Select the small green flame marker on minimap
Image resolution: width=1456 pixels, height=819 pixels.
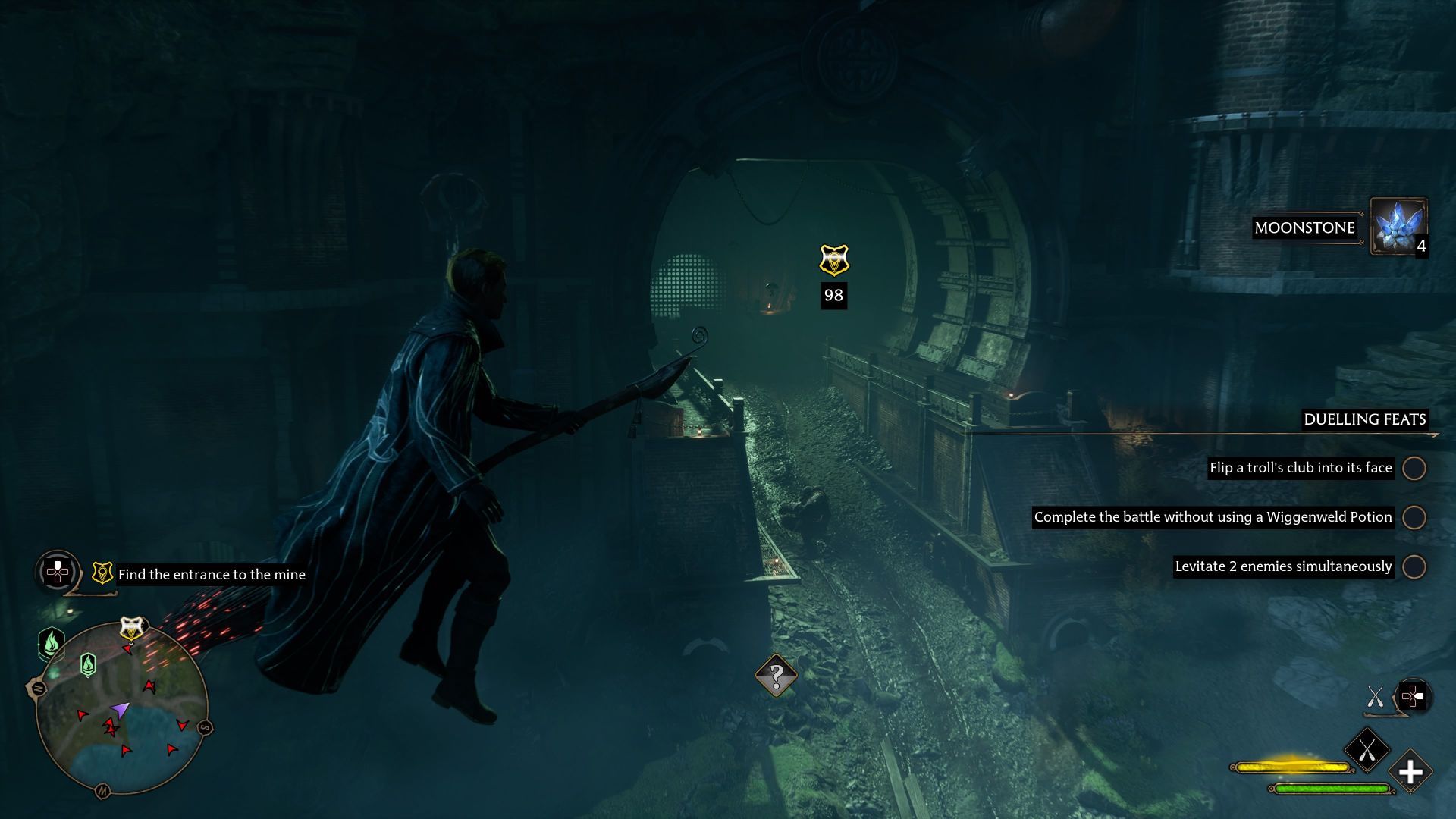tap(88, 665)
